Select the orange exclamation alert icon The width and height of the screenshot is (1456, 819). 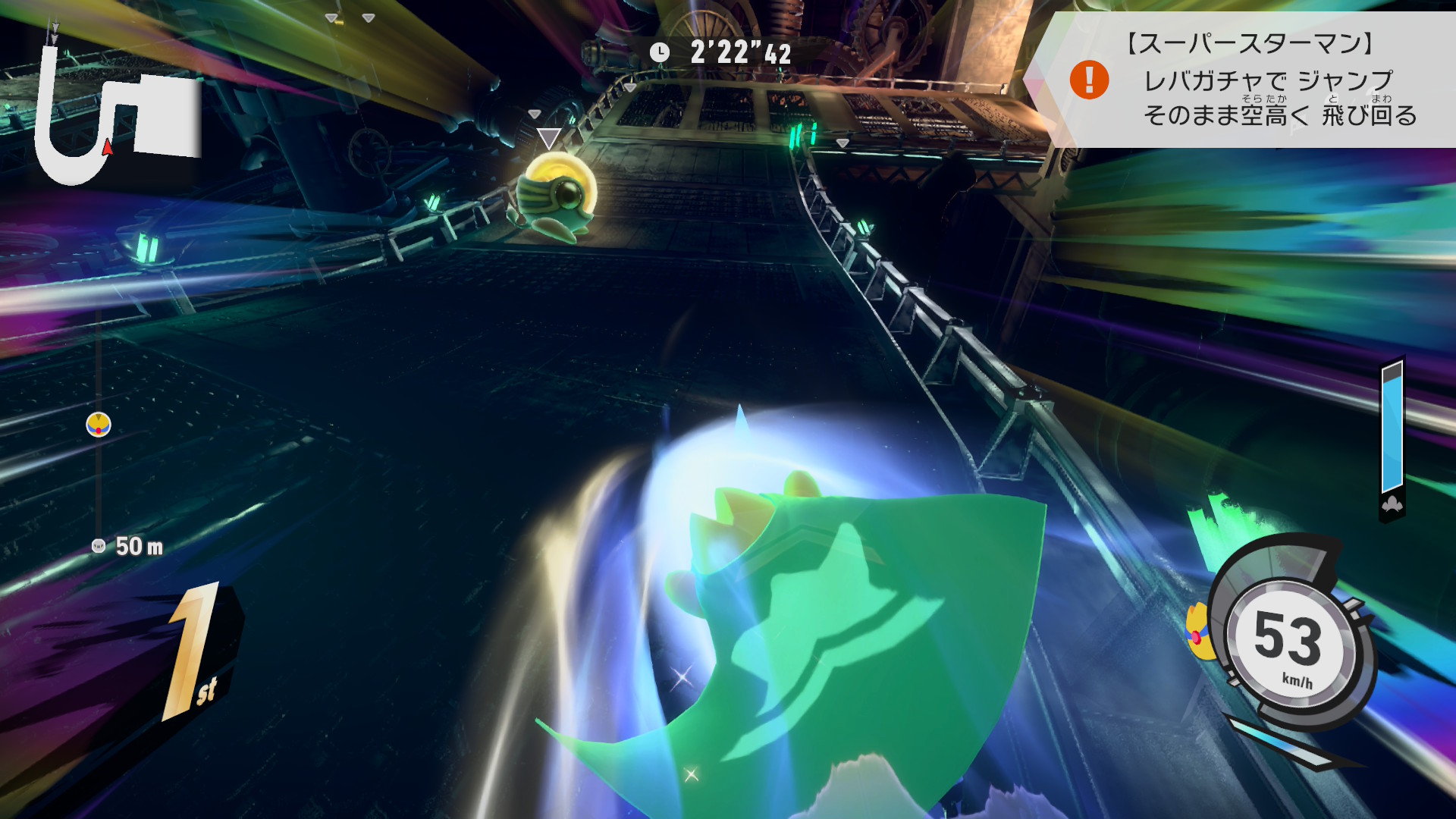1089,80
